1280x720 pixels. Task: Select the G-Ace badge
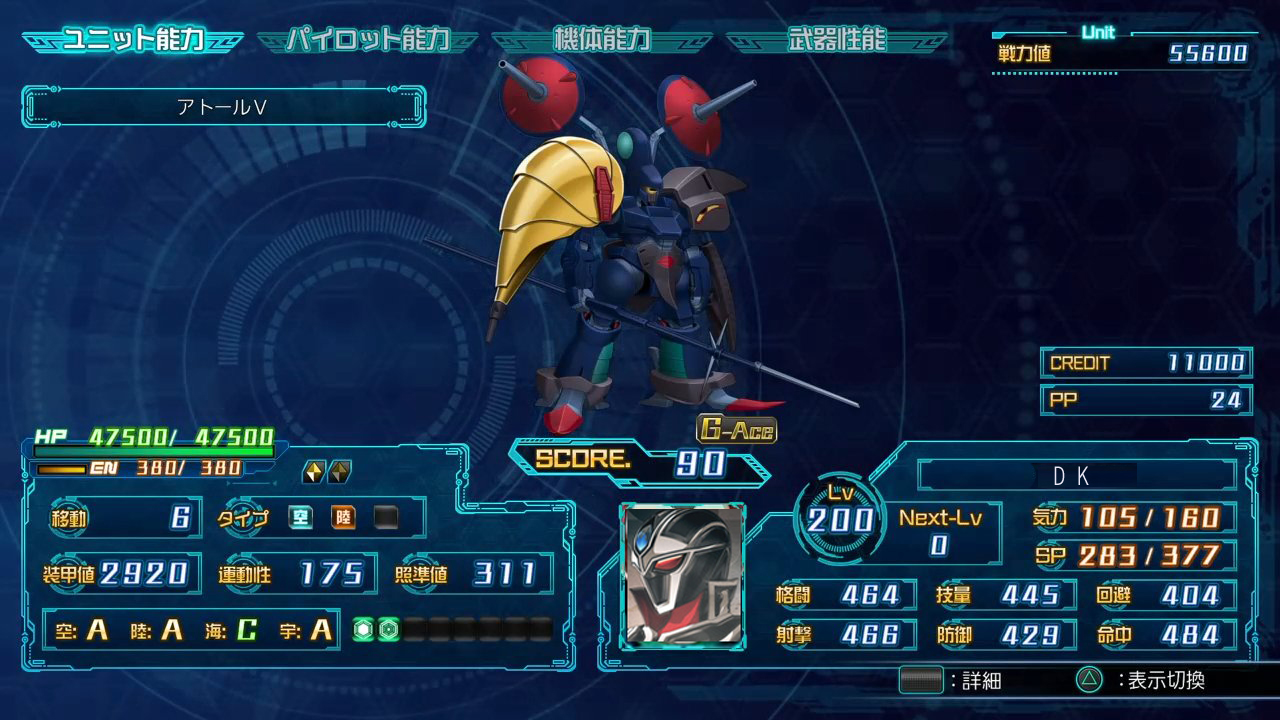(x=737, y=429)
